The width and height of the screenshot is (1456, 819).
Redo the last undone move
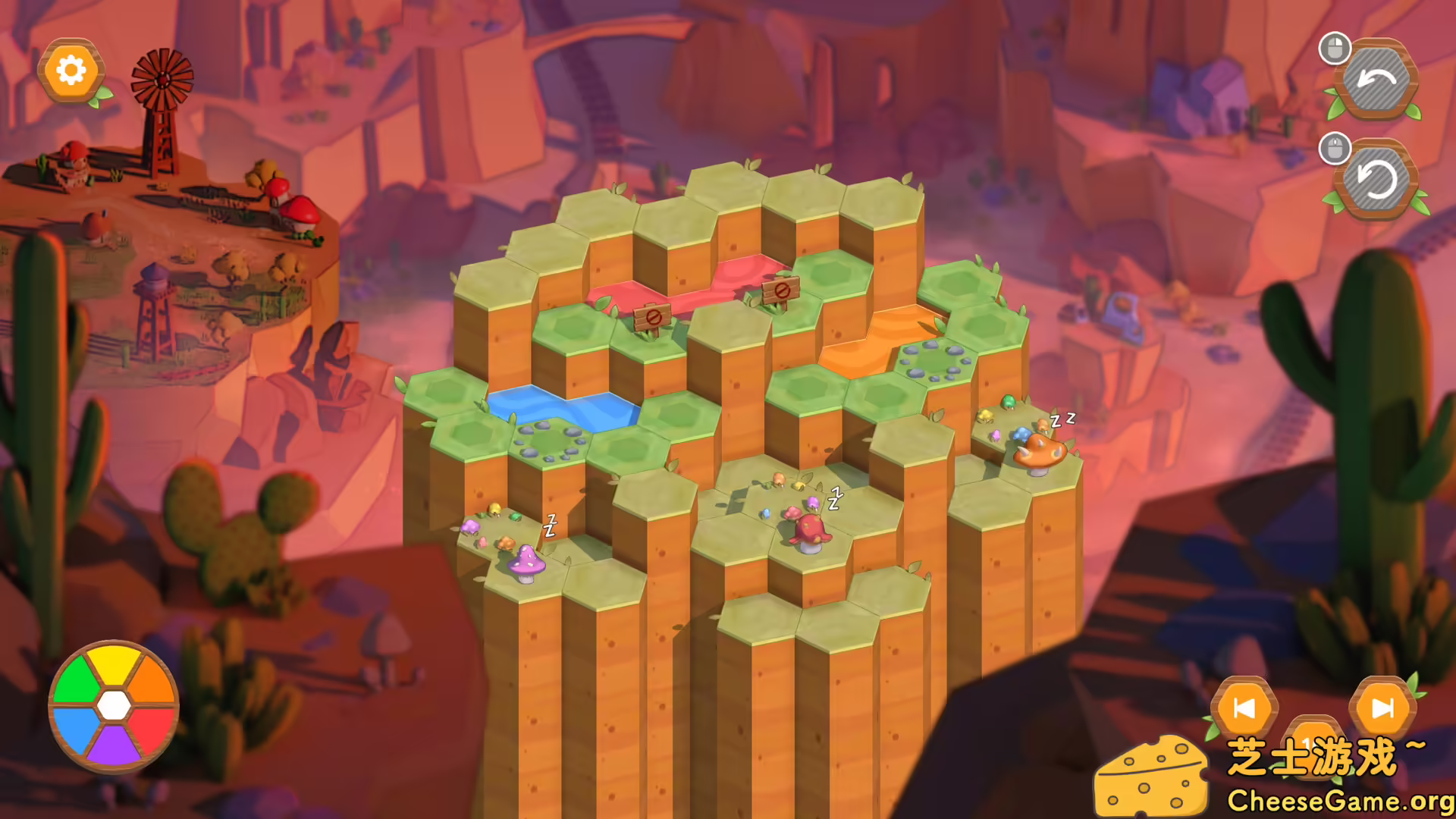click(1379, 178)
